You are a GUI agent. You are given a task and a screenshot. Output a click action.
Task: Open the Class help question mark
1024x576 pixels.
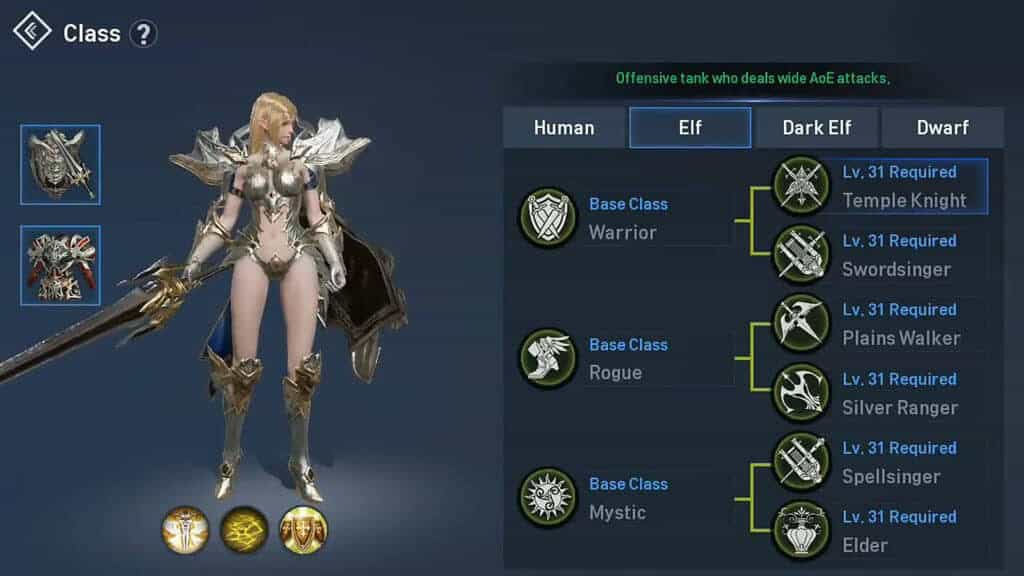(x=144, y=34)
